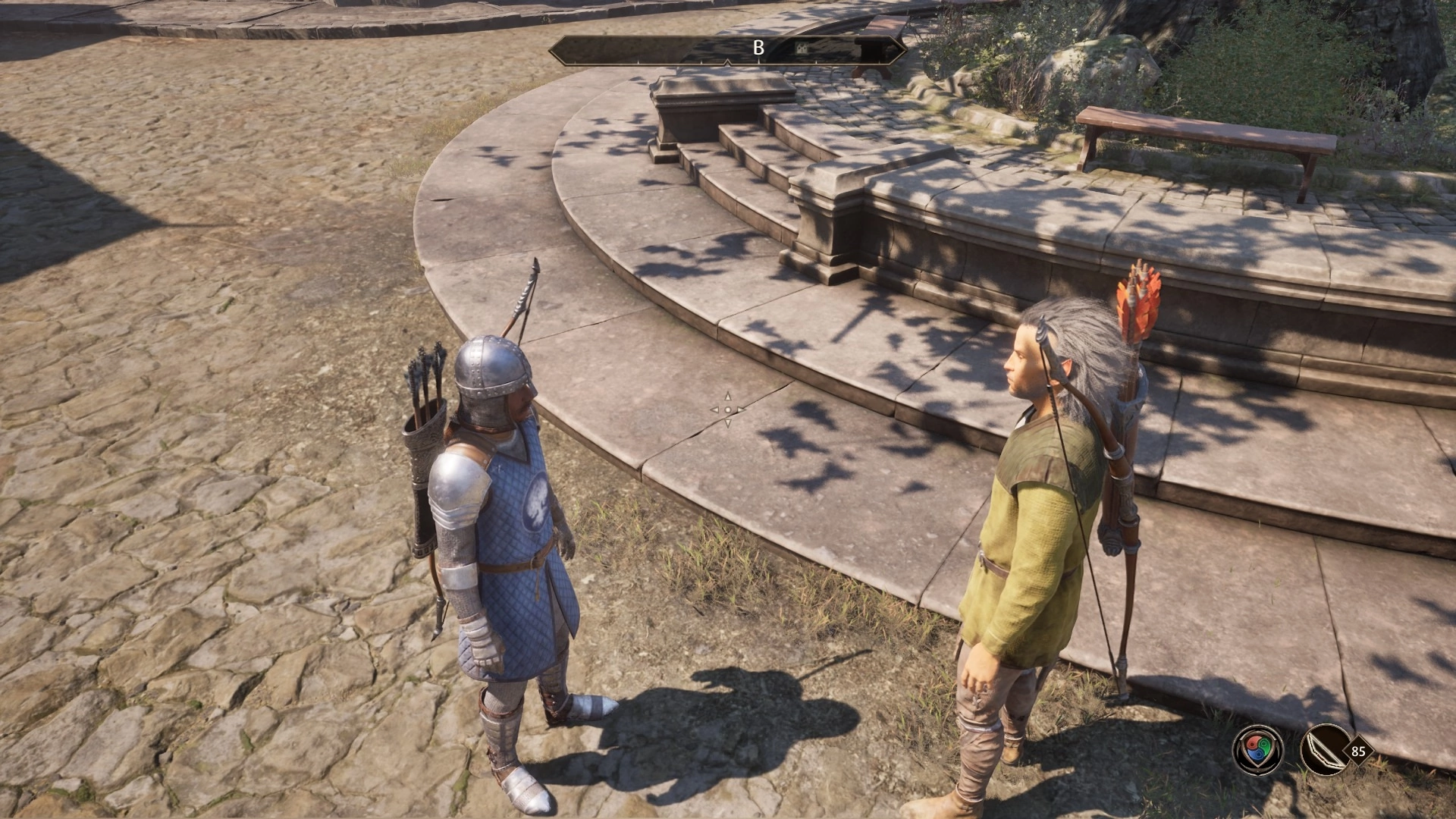Click the building marker on the compass
Image resolution: width=1456 pixels, height=819 pixels.
803,48
